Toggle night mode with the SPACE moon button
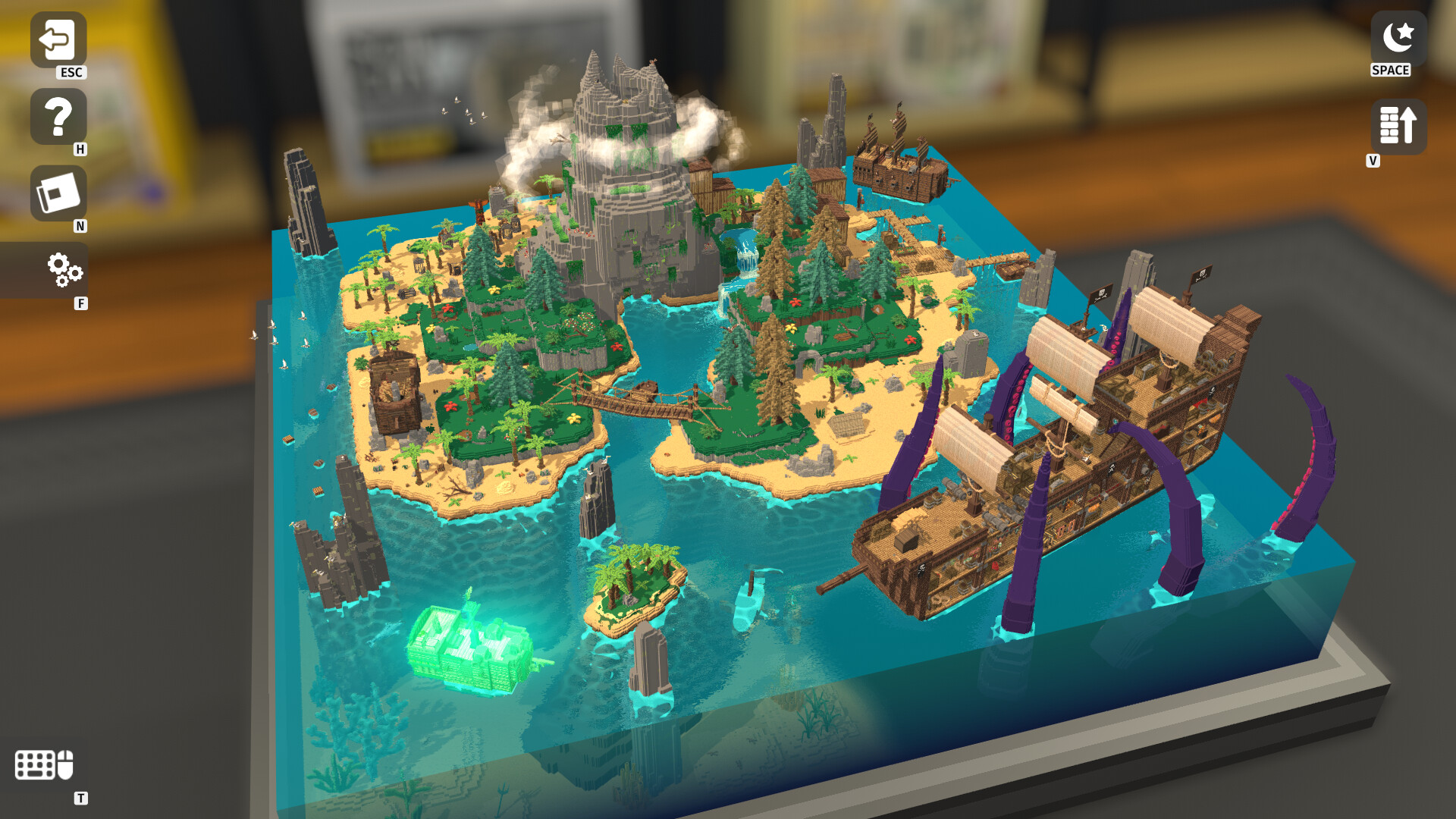Screen dimensions: 1456x819 pyautogui.click(x=1398, y=36)
